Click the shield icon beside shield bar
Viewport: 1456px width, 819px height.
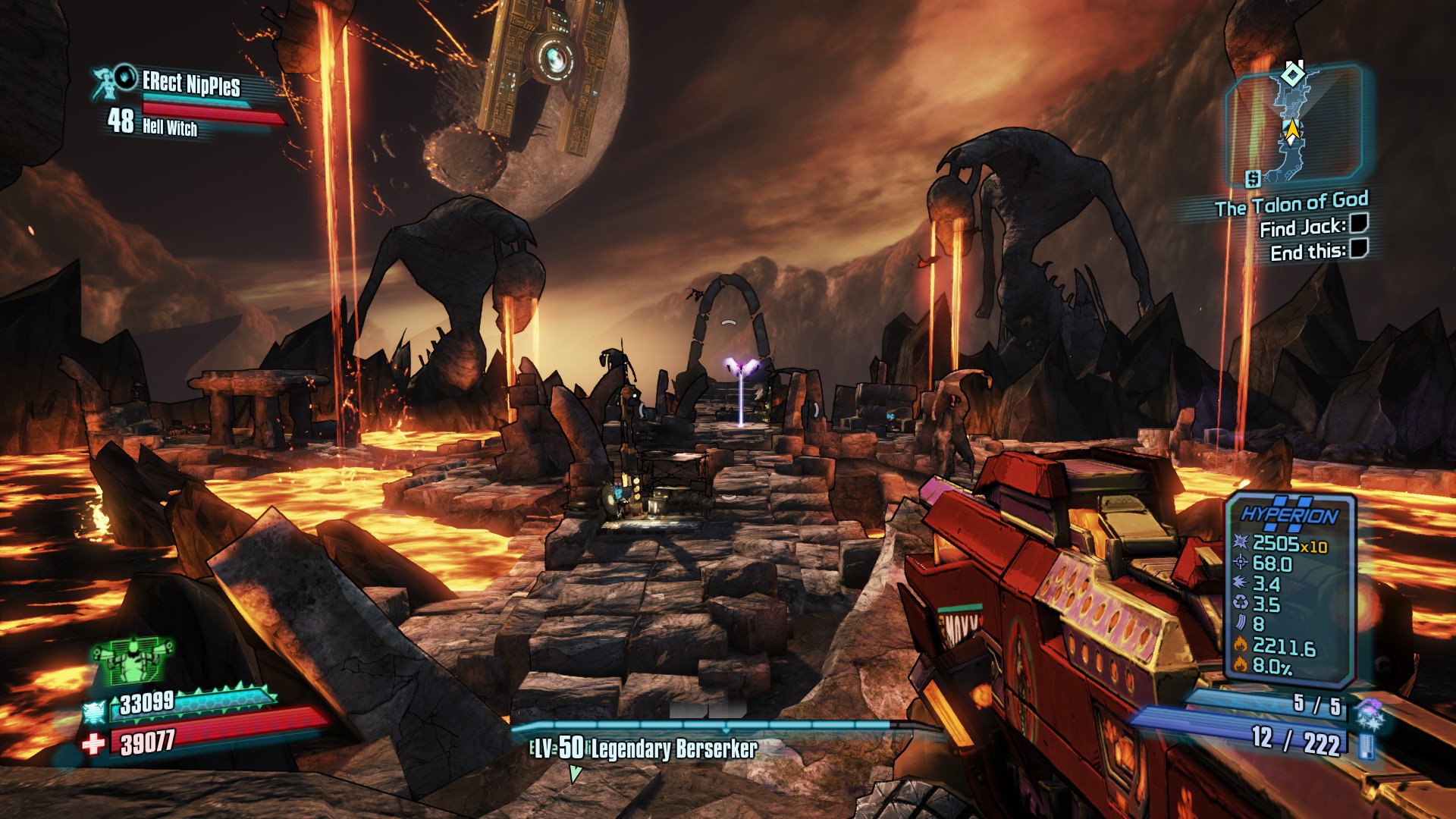click(x=95, y=713)
